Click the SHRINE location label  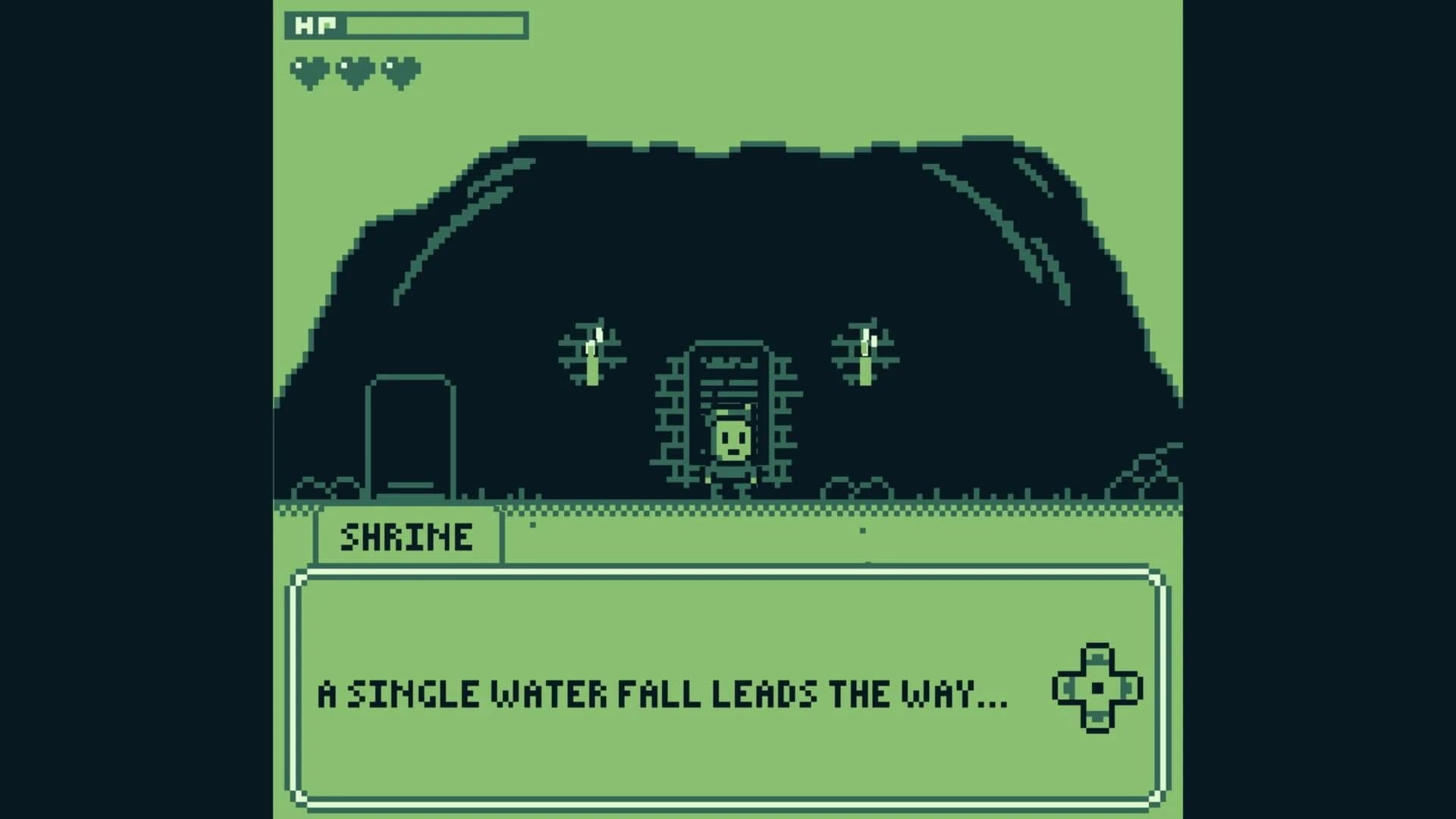pyautogui.click(x=407, y=536)
